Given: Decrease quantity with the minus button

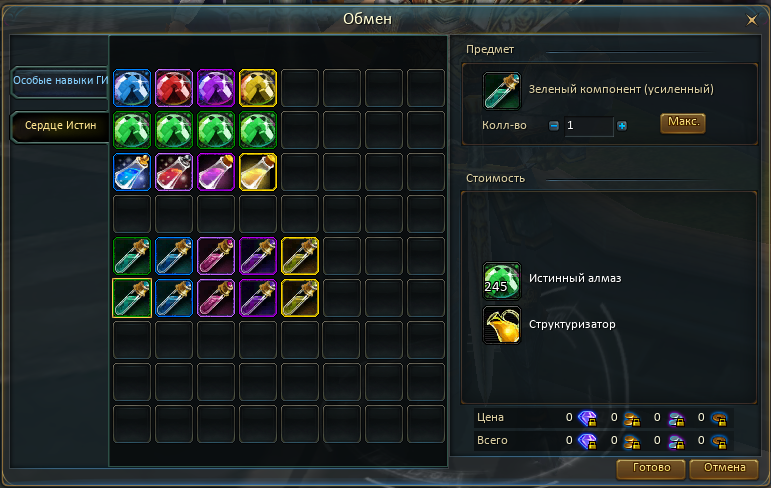Looking at the screenshot, I should coord(554,126).
